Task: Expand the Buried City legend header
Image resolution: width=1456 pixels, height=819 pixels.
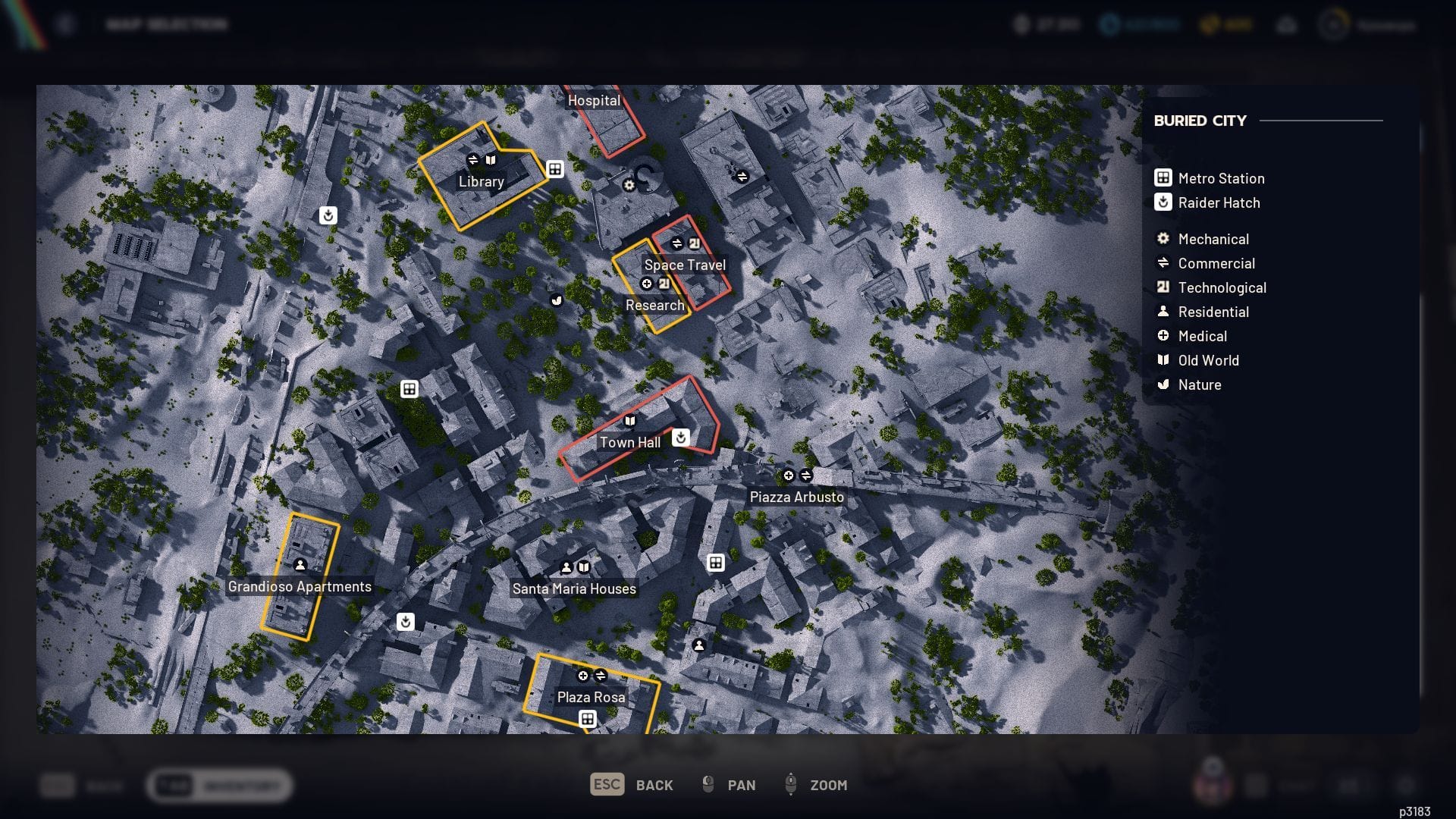Action: [x=1200, y=121]
